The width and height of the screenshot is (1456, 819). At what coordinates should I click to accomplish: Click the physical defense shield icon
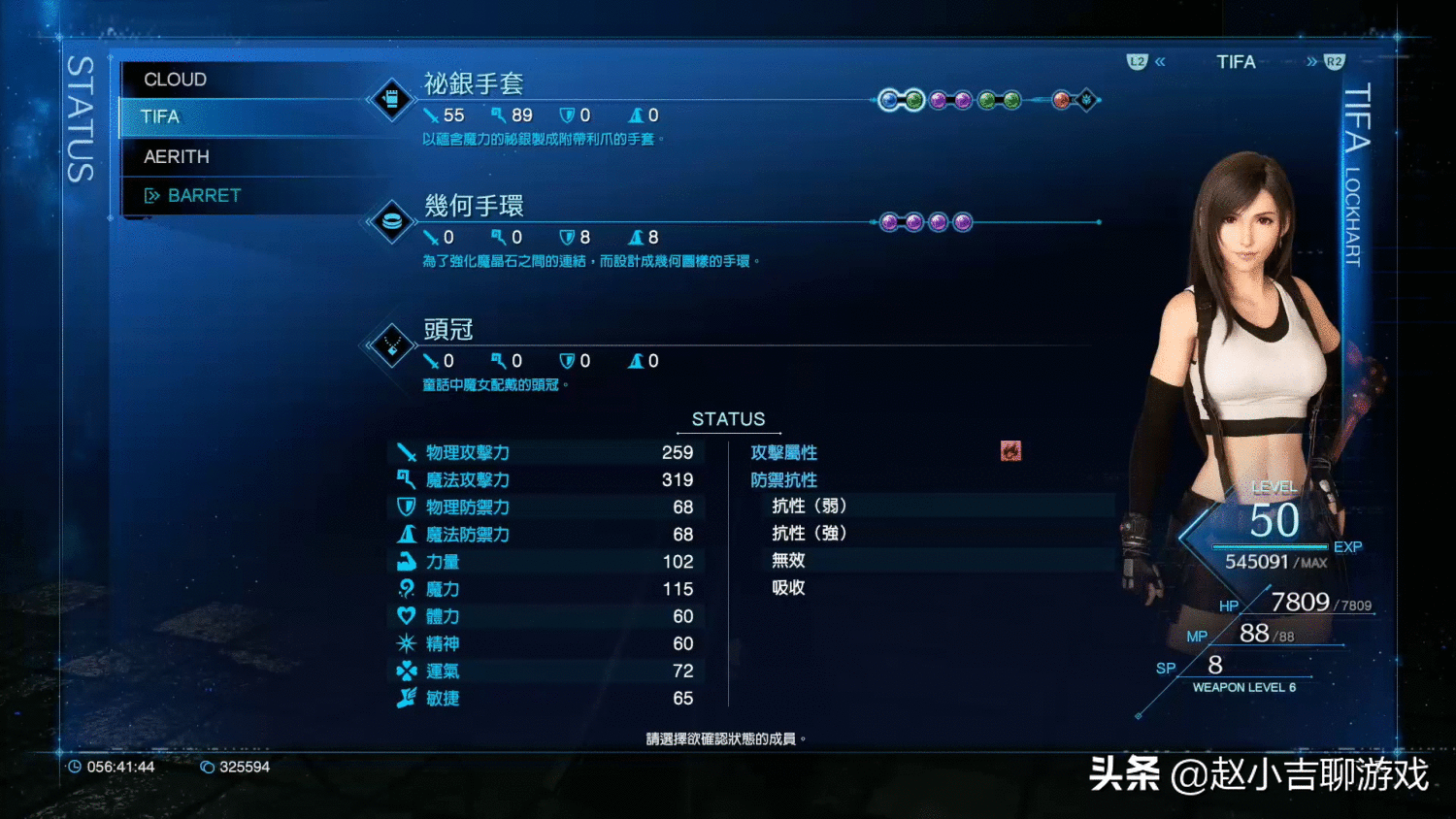point(408,507)
